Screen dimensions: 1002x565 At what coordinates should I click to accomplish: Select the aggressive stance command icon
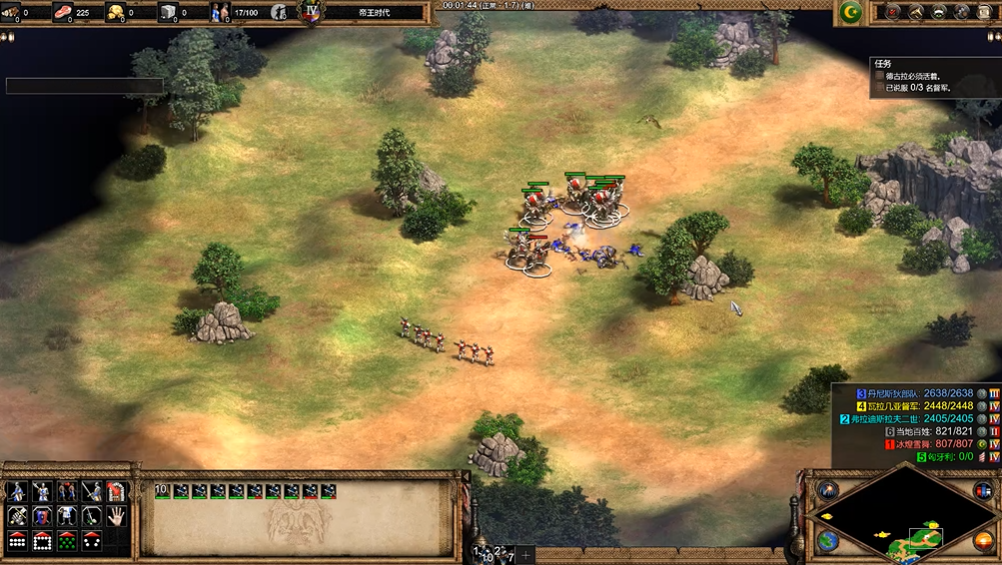17,491
